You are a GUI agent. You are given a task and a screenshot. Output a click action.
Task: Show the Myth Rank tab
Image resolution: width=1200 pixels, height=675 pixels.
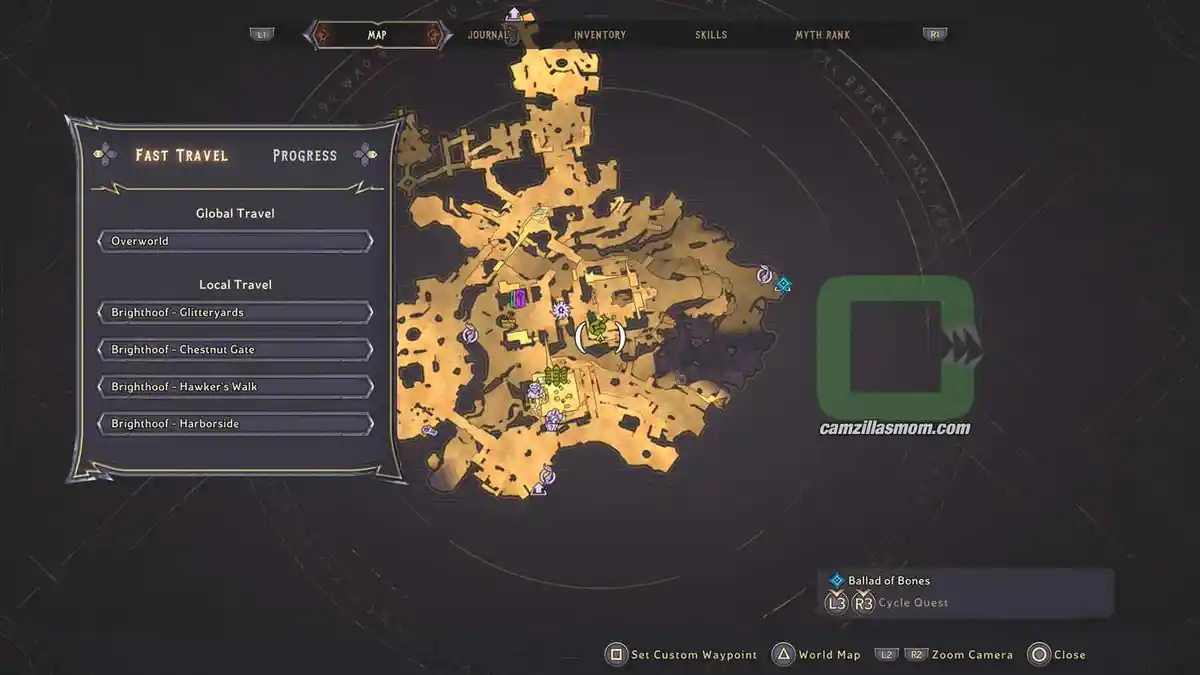(822, 35)
